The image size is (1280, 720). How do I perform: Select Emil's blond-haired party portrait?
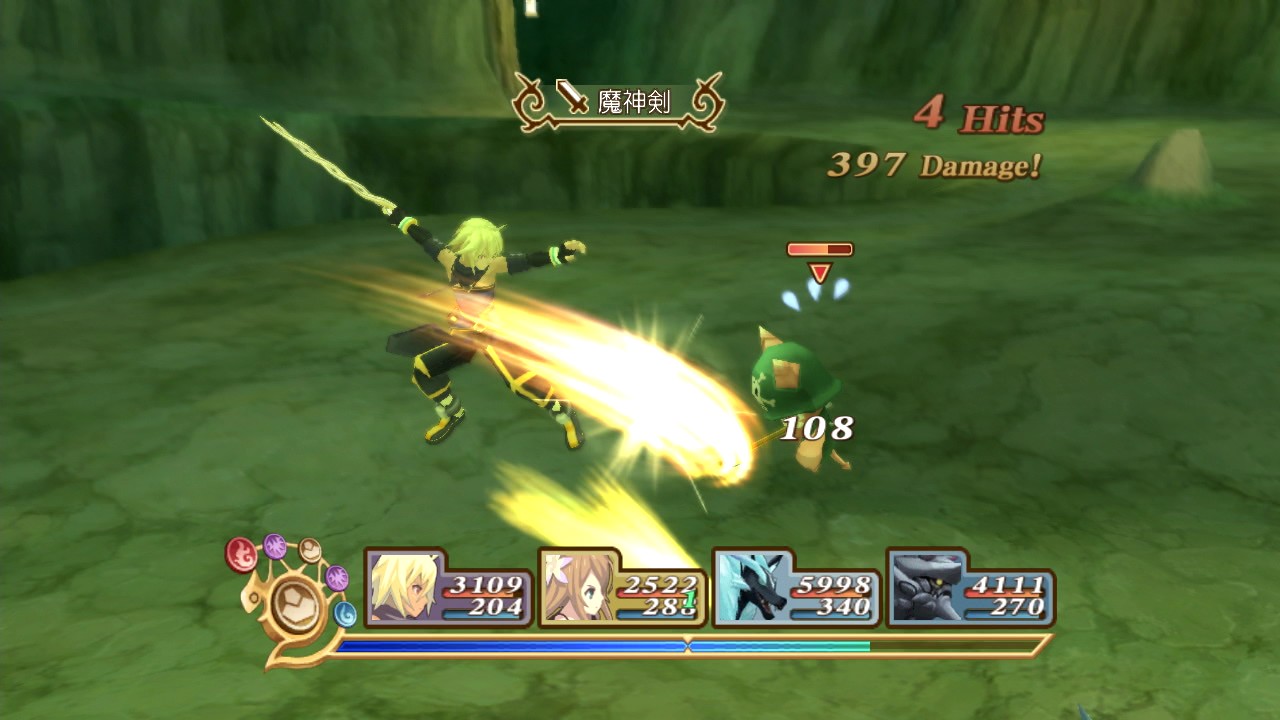point(404,588)
